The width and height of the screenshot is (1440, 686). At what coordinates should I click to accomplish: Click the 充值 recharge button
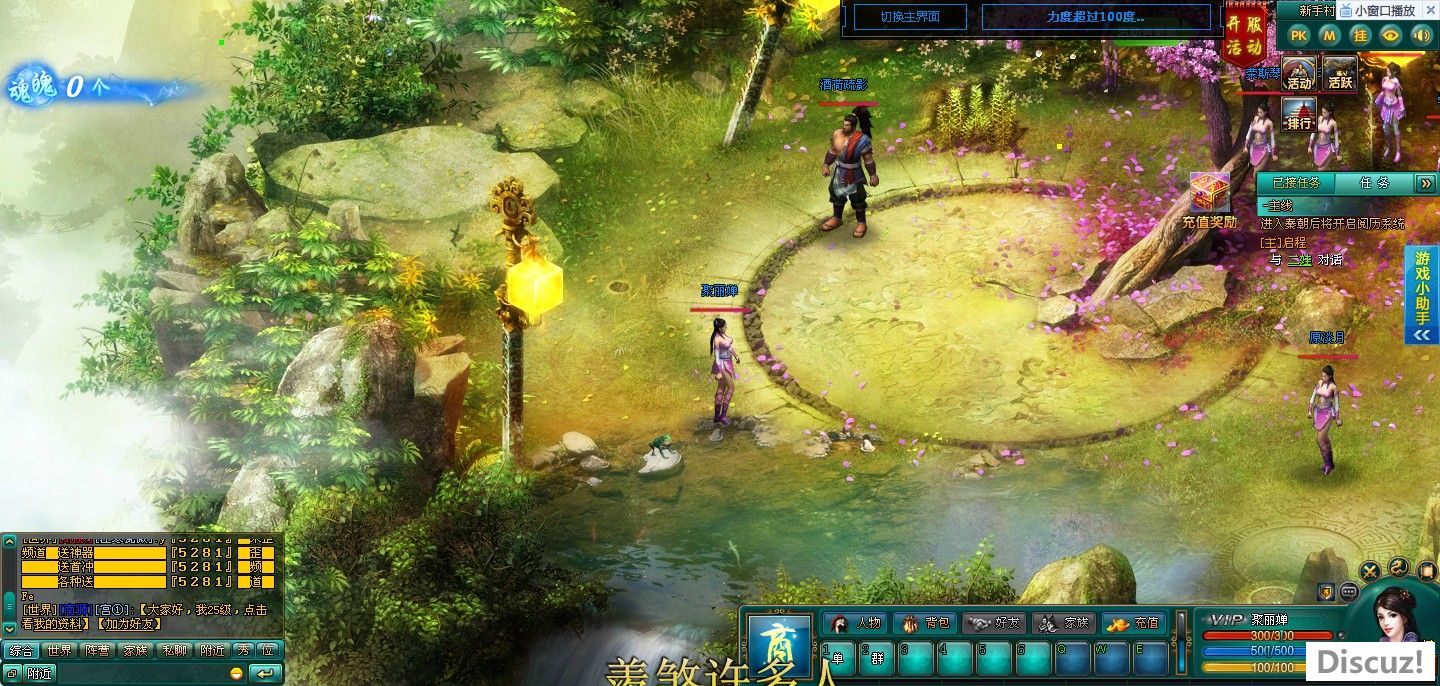click(1135, 623)
